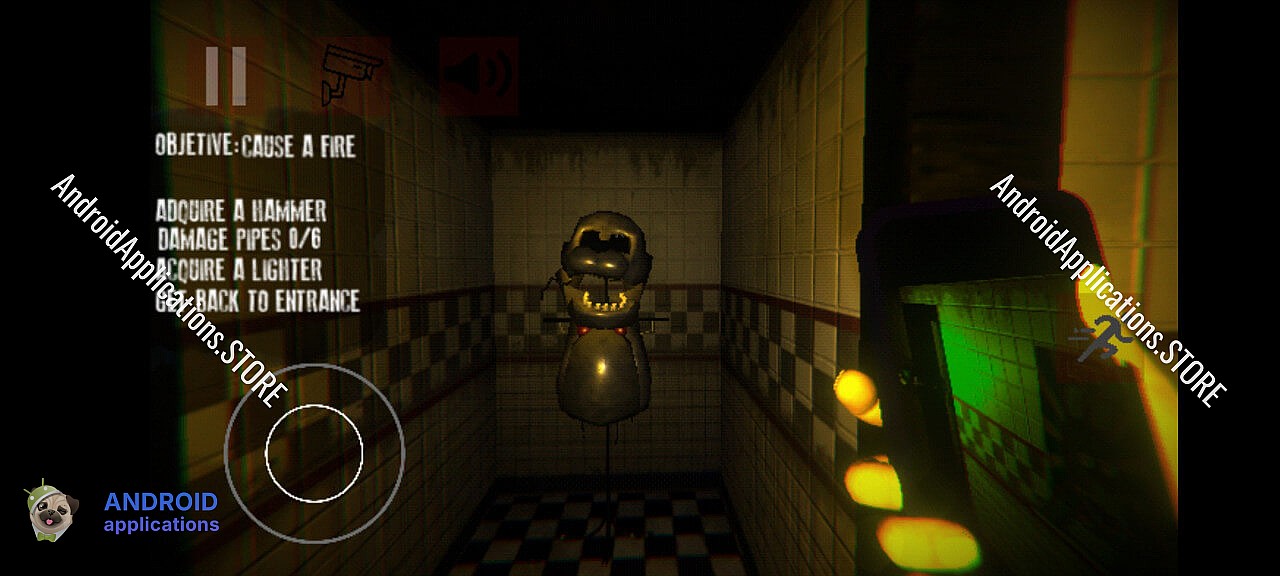Tap the running man sprint icon
Screen dimensions: 1280x576
click(x=1105, y=340)
